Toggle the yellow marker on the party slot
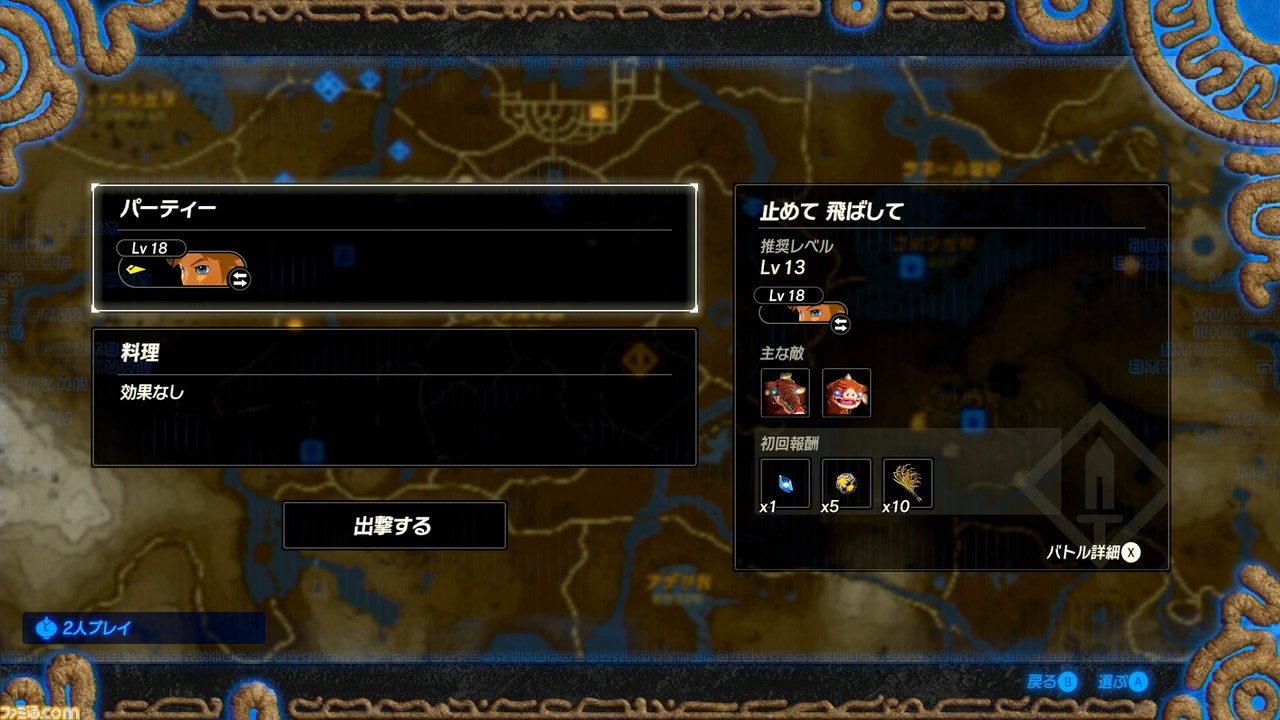 point(134,268)
